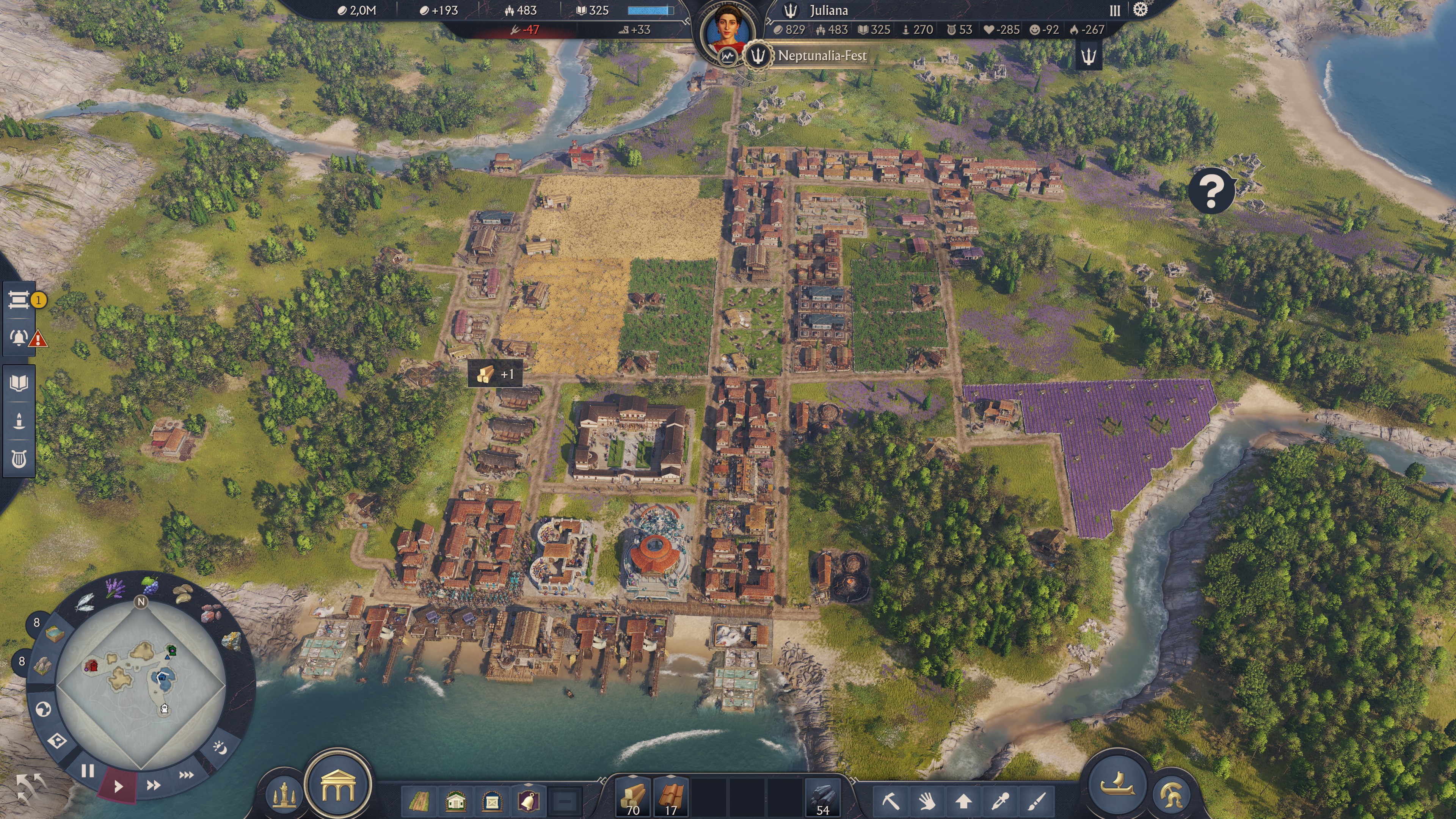Select the upgrade arrow tool

point(964,801)
